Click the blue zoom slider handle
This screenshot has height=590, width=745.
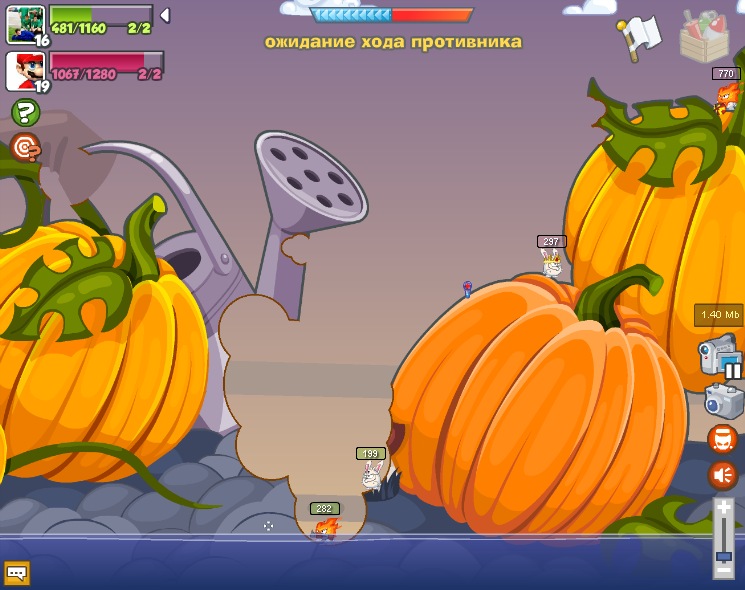[x=723, y=555]
